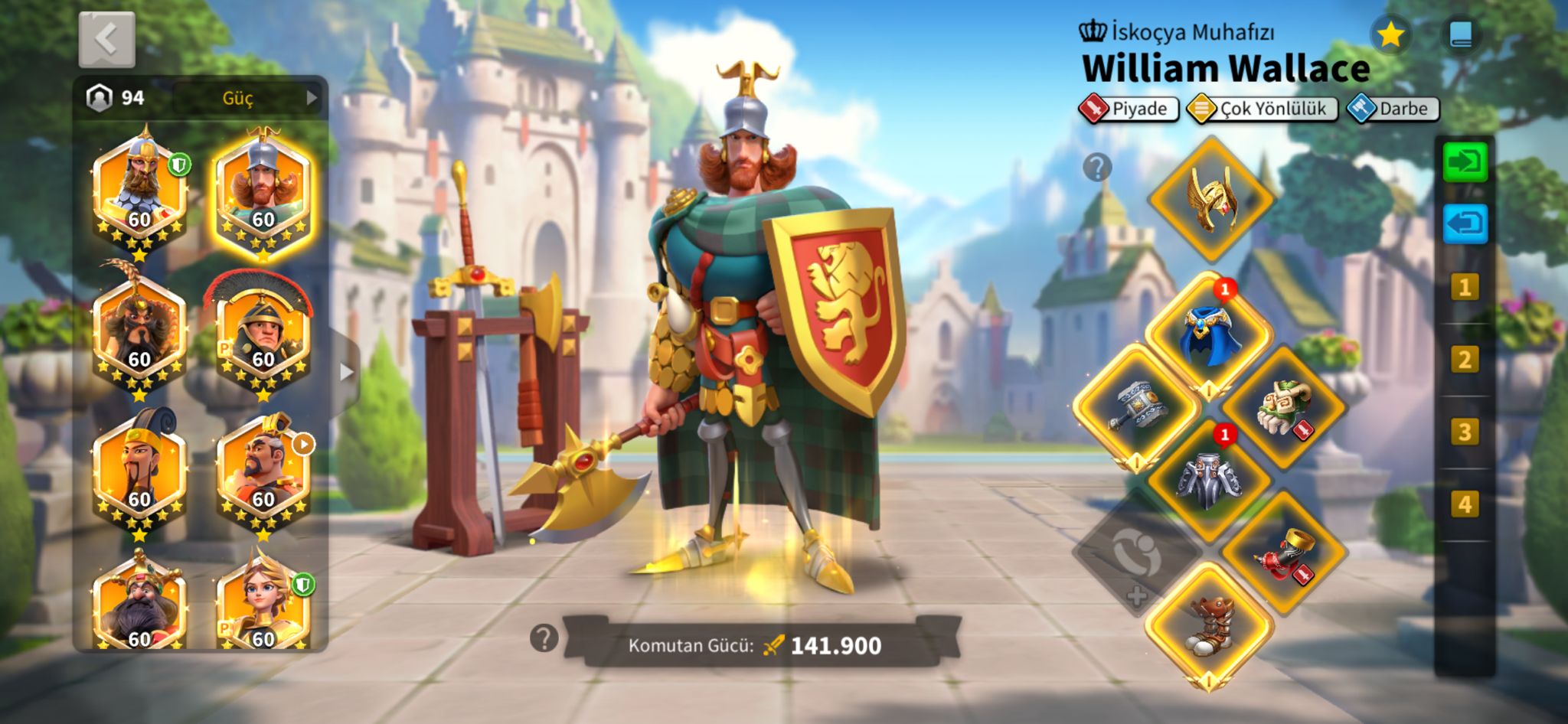1568x724 pixels.
Task: Click the green arrow equip button
Action: pos(1465,162)
